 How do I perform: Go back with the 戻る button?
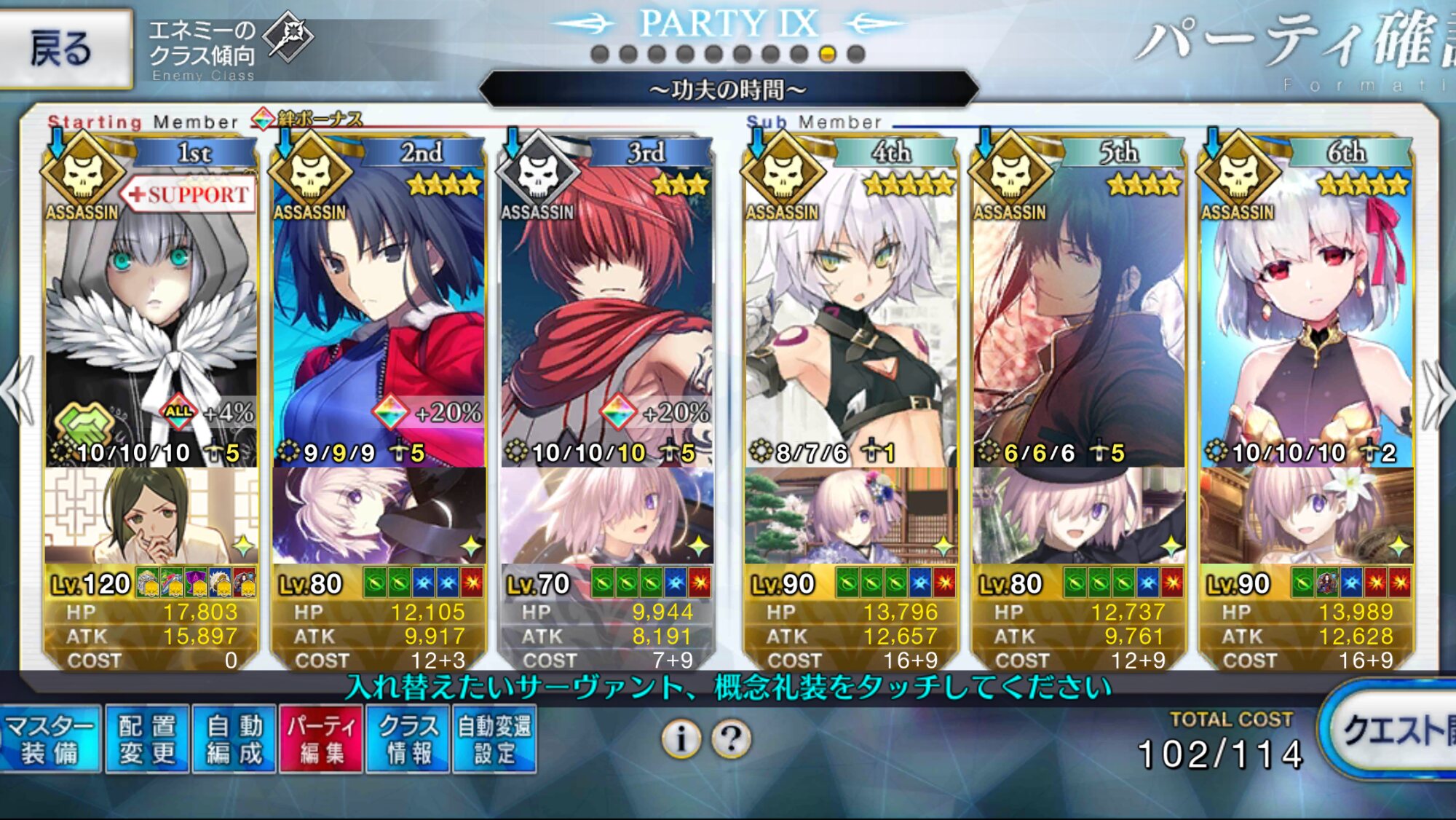click(64, 48)
